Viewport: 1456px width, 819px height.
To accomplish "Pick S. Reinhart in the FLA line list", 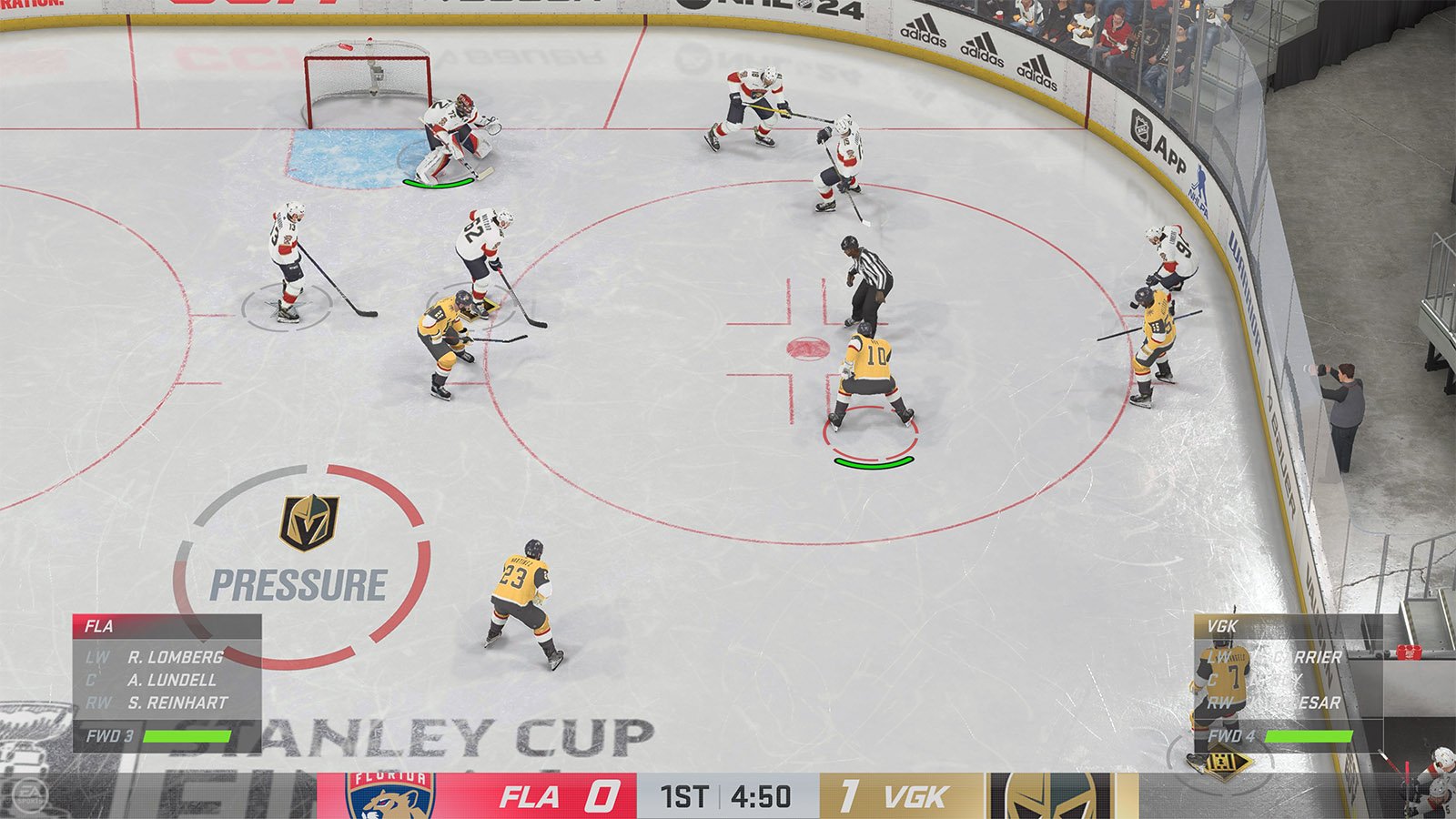I will pos(177,703).
